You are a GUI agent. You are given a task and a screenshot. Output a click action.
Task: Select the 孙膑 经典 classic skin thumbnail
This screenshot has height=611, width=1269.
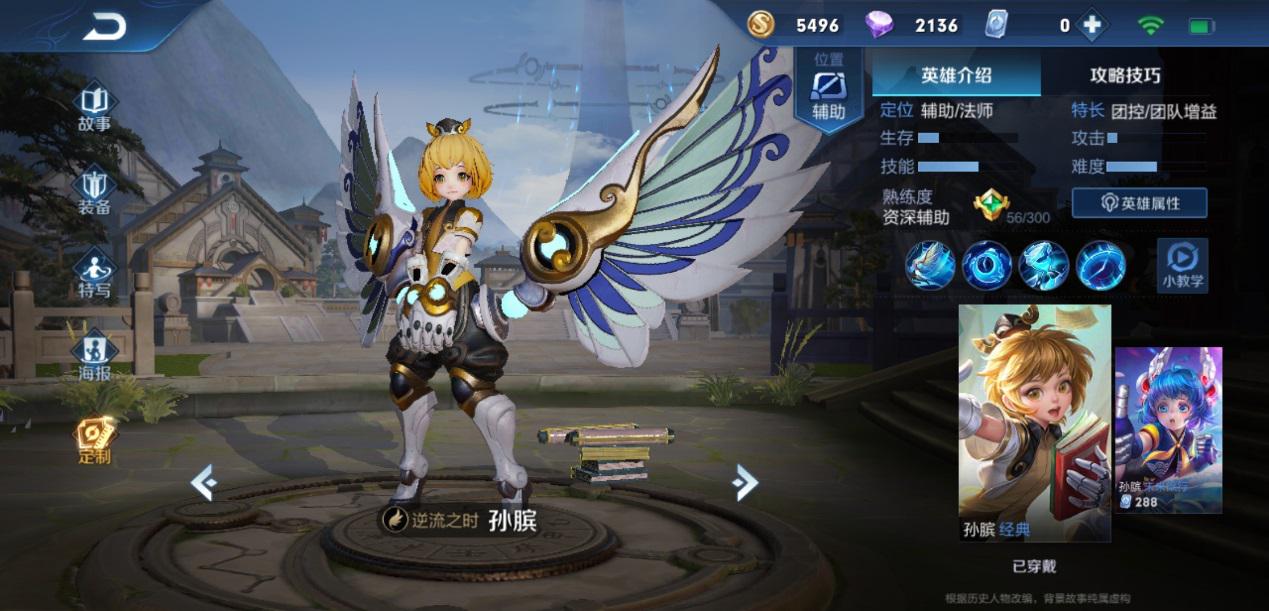(x=1034, y=422)
